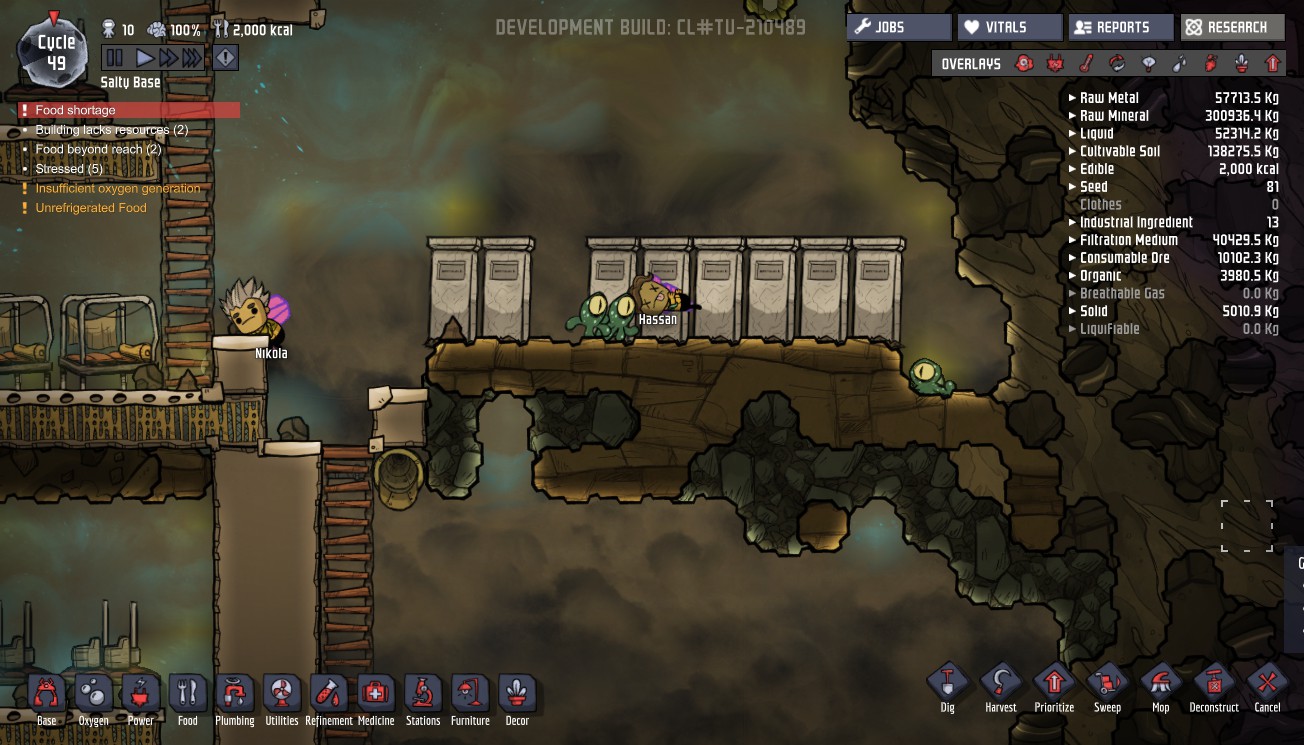Choose the Deconstruct tool
The height and width of the screenshot is (745, 1304).
coord(1214,687)
